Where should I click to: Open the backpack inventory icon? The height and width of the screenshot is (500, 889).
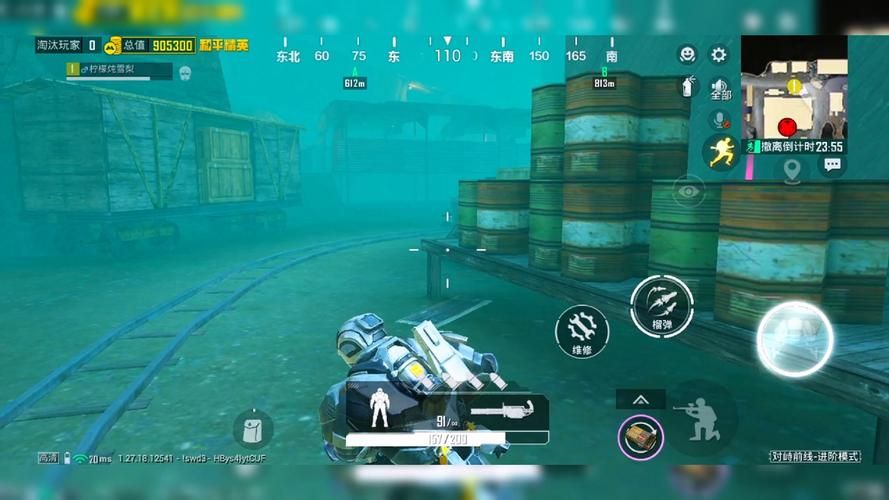253,429
